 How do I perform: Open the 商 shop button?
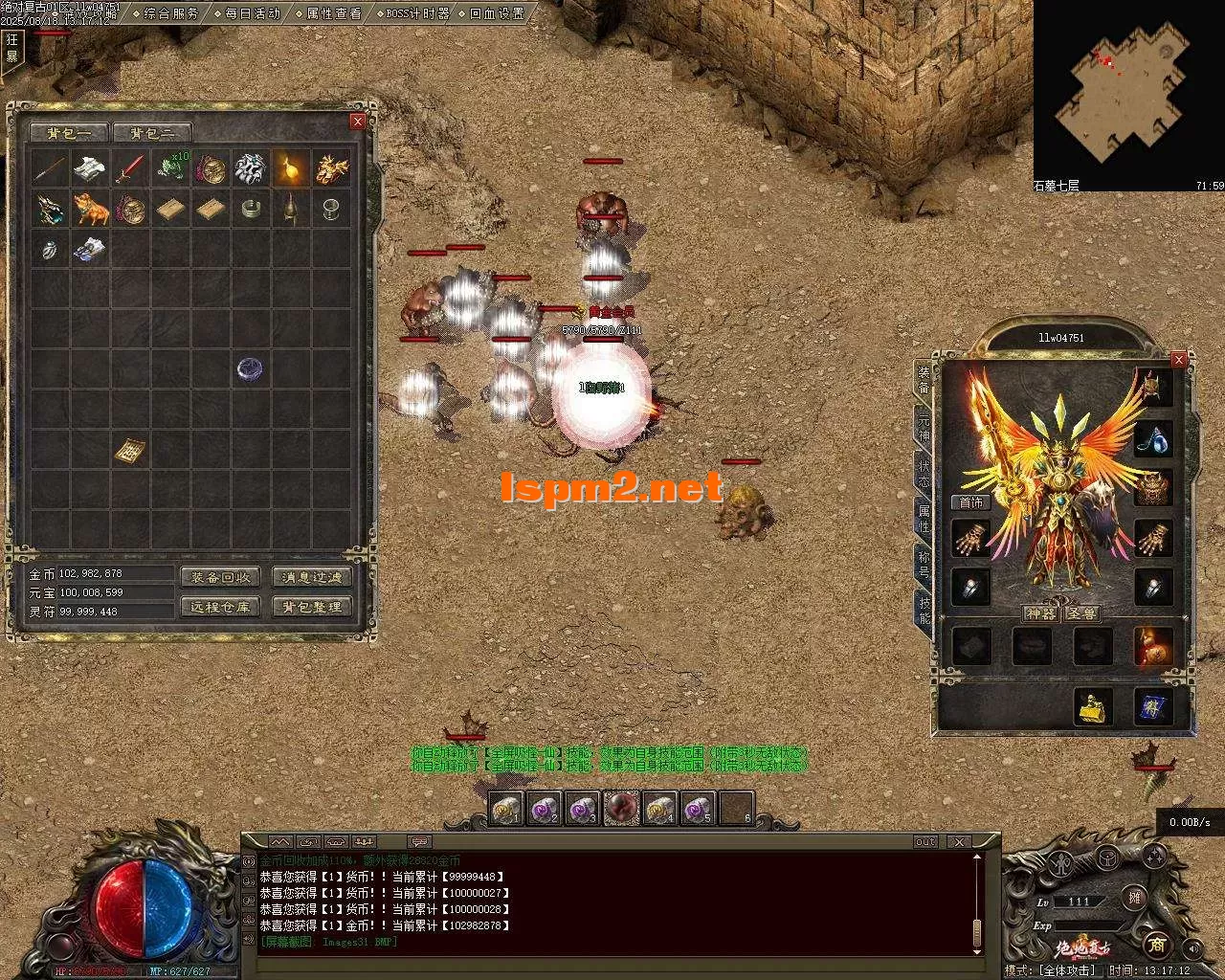click(x=1156, y=945)
